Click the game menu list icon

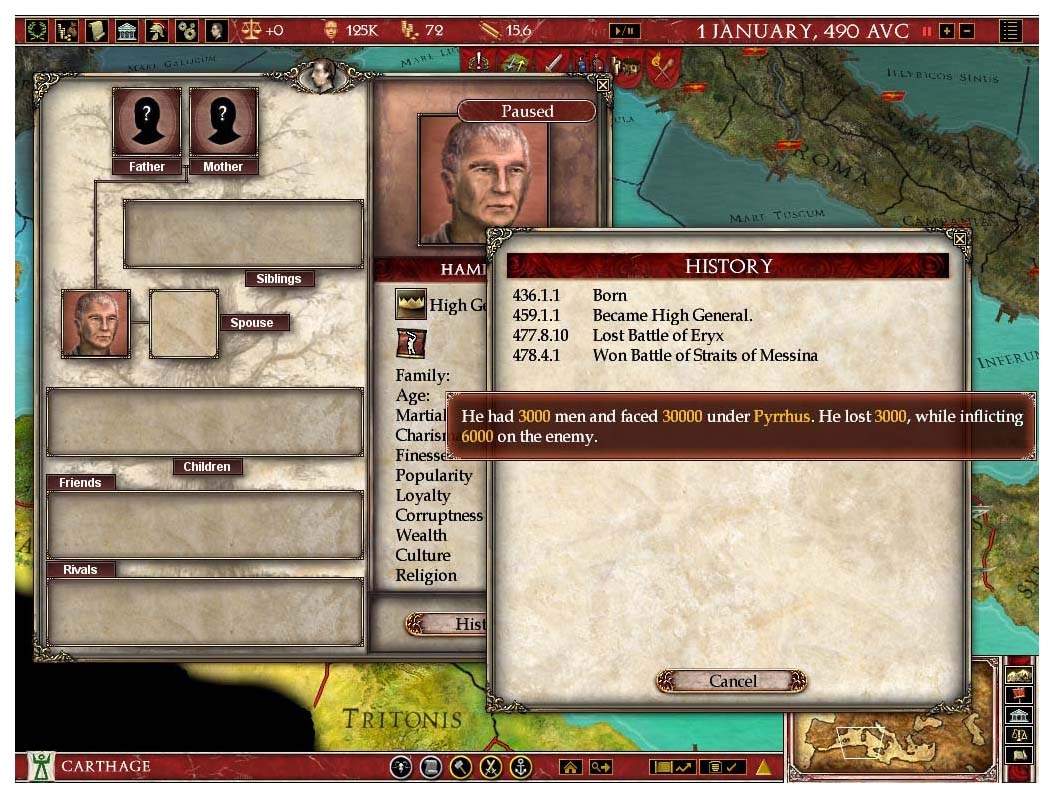pyautogui.click(x=1011, y=30)
